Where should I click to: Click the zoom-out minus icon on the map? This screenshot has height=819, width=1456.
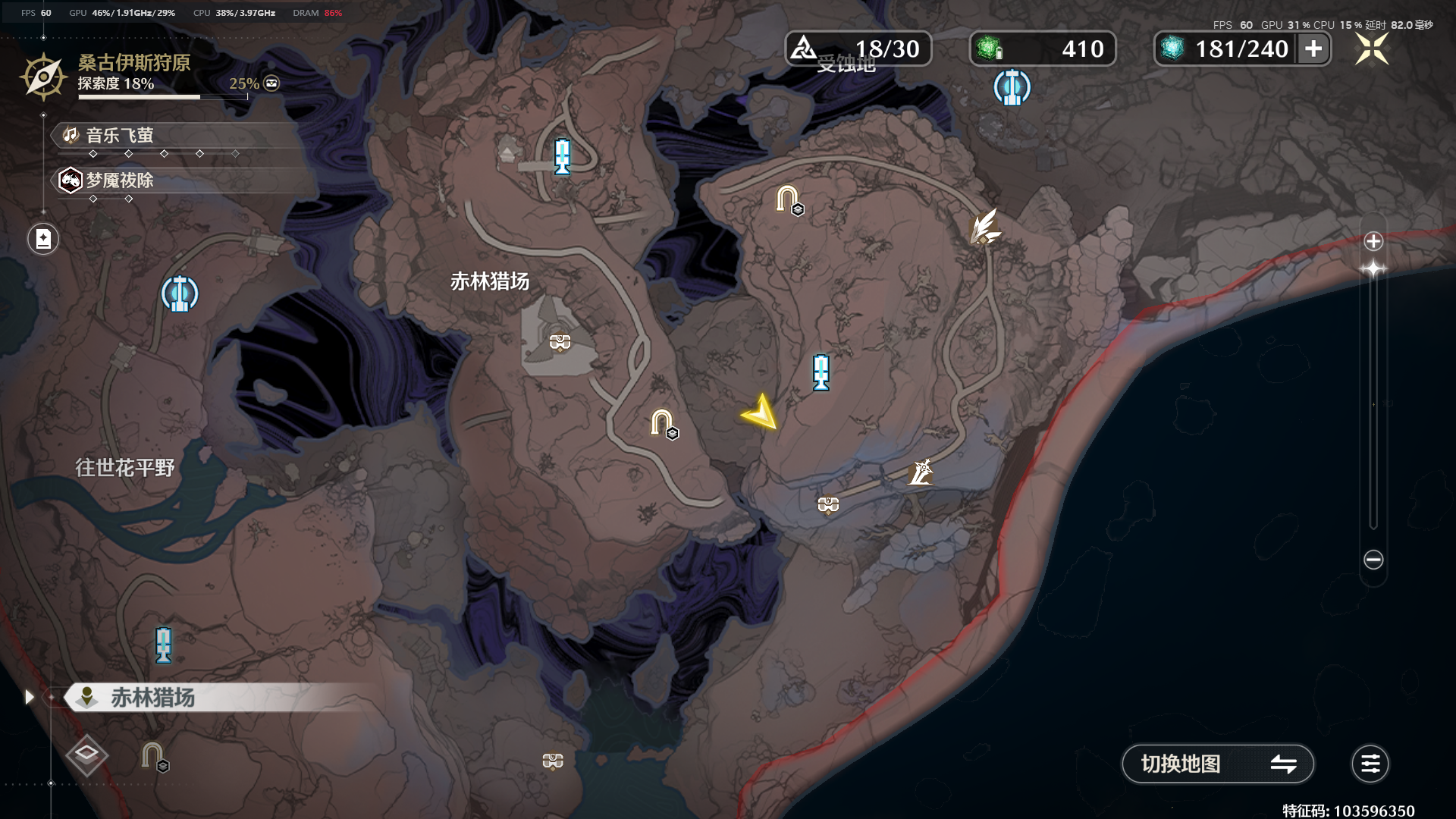click(1372, 559)
